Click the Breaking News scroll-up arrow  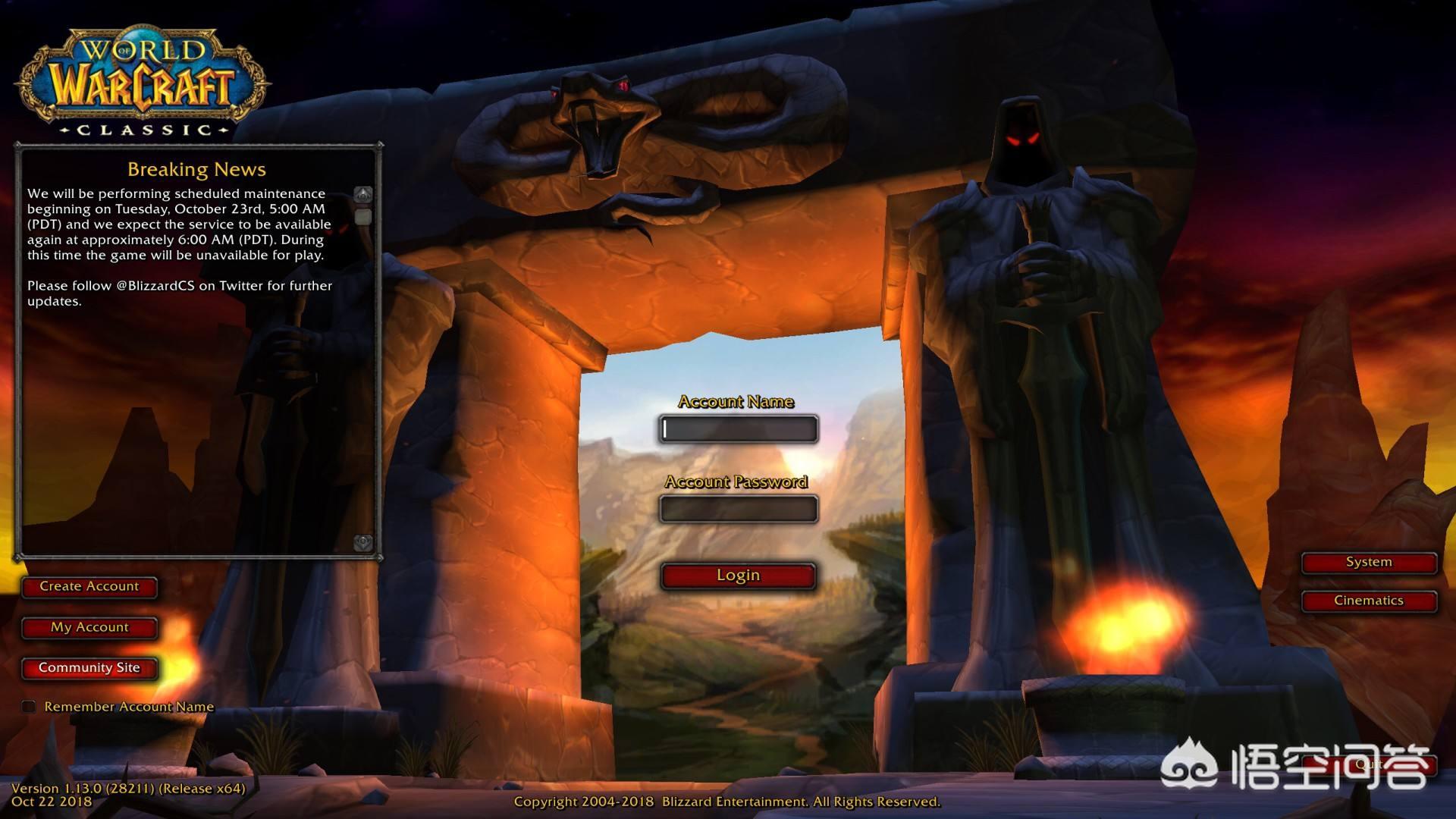tap(363, 195)
